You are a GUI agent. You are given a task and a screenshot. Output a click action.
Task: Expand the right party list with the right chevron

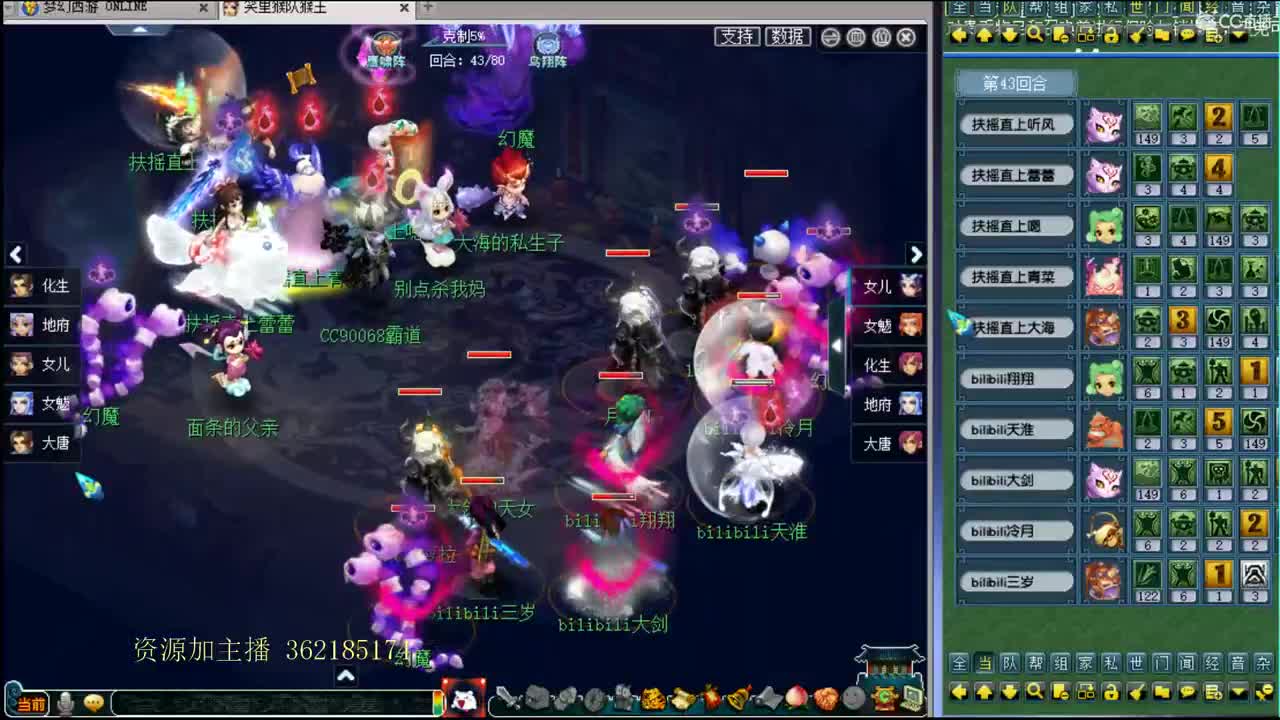917,255
